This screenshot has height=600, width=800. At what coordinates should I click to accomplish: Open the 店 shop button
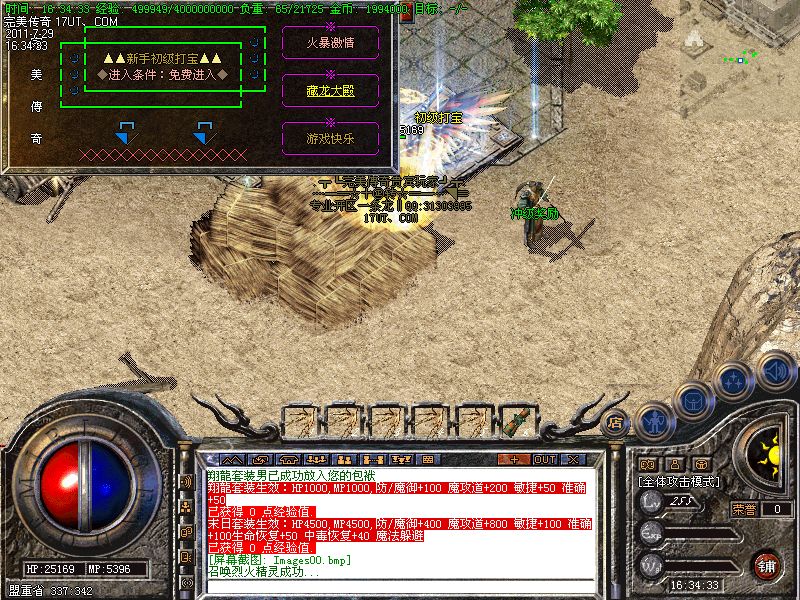click(x=615, y=422)
